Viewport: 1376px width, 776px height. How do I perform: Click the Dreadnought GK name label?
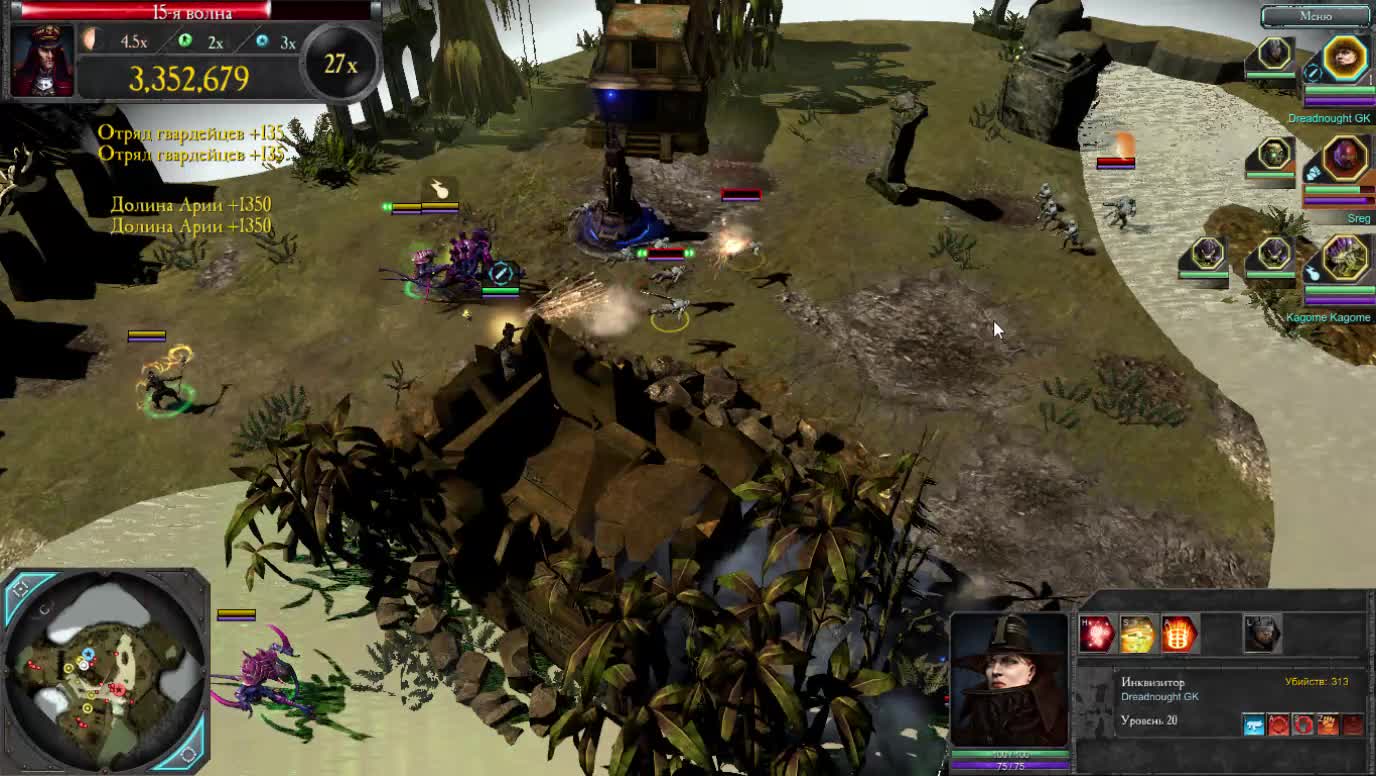coord(1331,117)
